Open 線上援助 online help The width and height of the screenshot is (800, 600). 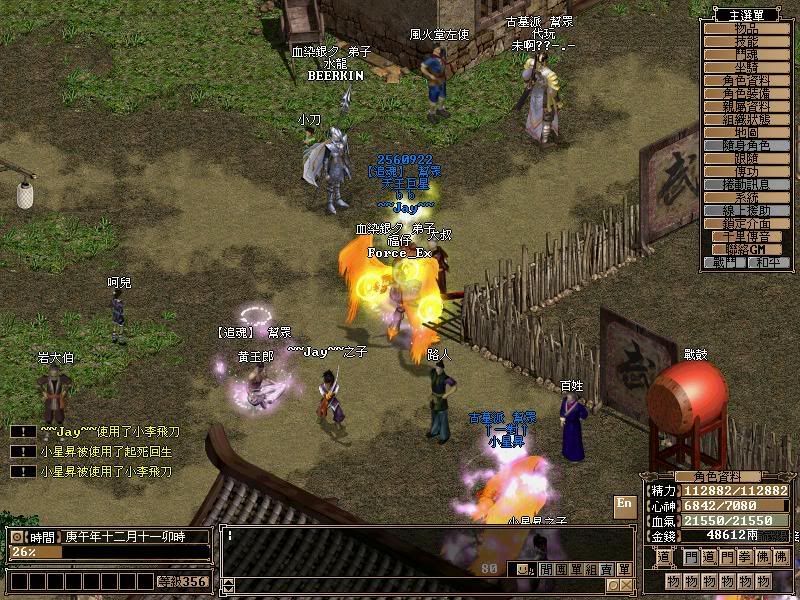747,211
